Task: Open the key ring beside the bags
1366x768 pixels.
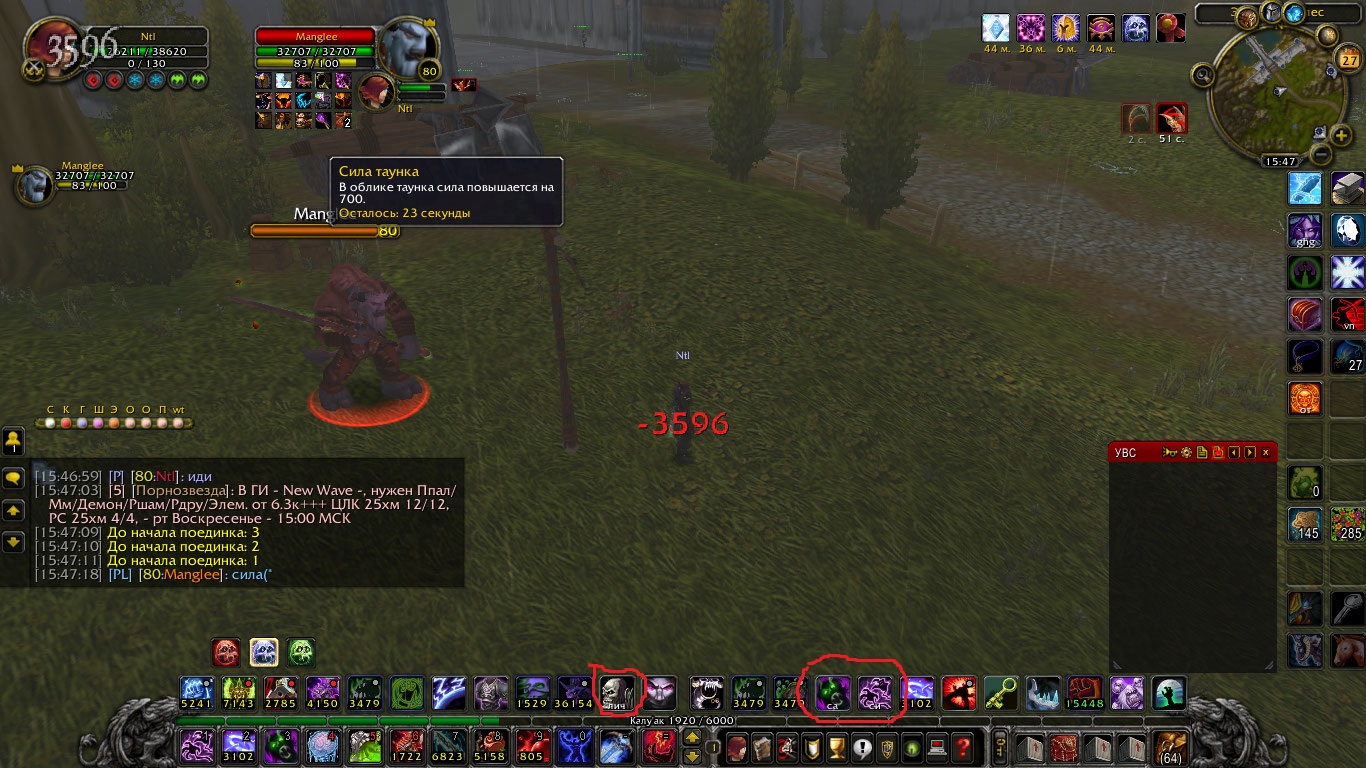Action: pos(1001,746)
